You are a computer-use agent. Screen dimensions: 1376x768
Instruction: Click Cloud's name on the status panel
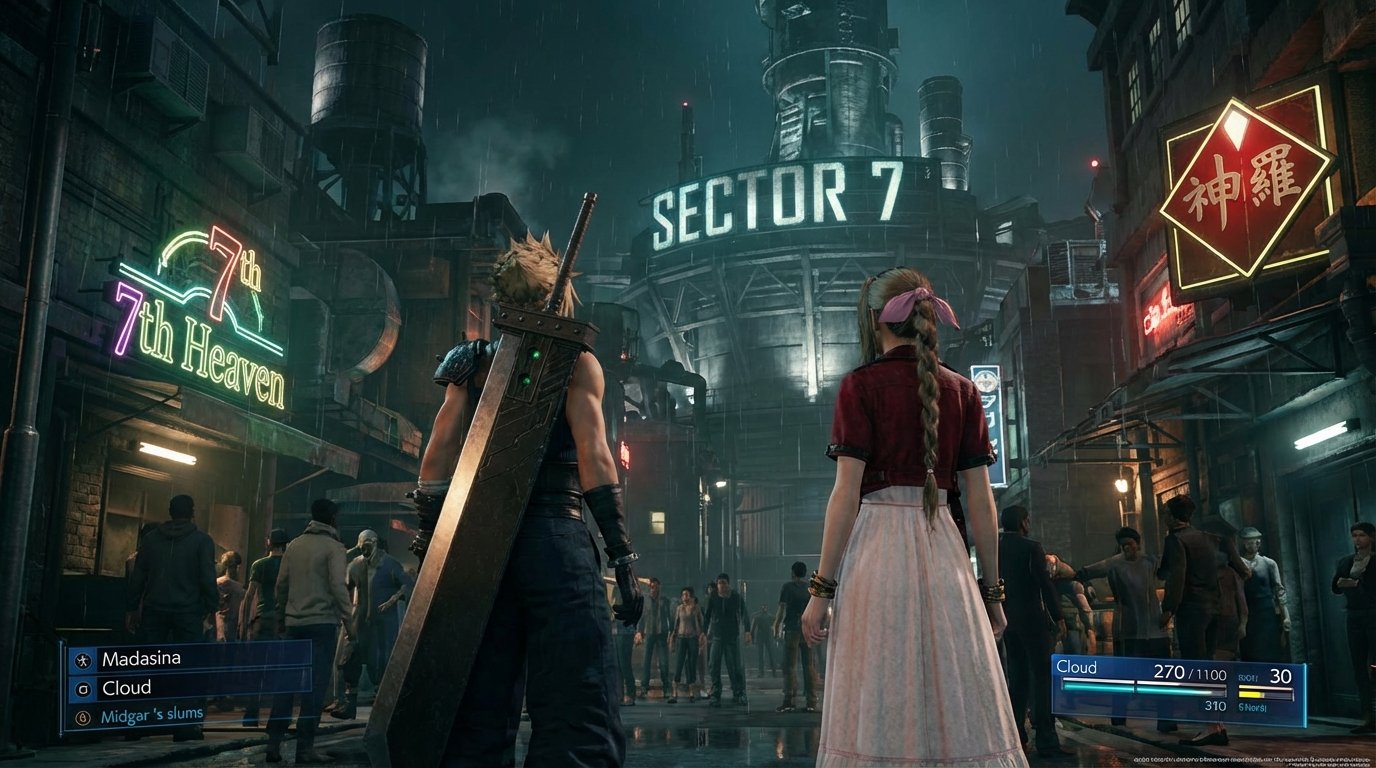tap(1078, 667)
